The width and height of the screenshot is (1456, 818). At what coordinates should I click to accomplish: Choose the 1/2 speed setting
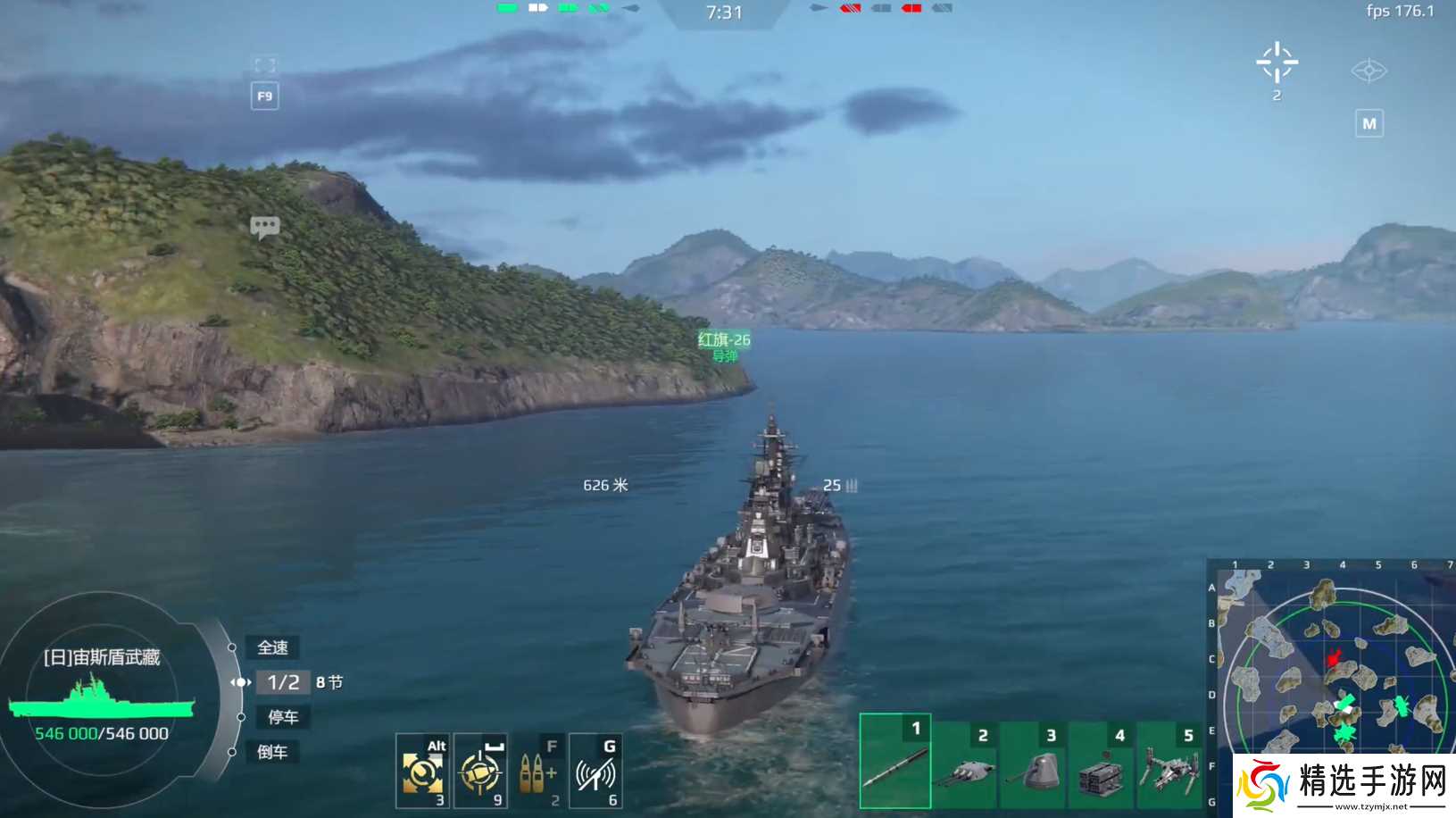point(283,682)
